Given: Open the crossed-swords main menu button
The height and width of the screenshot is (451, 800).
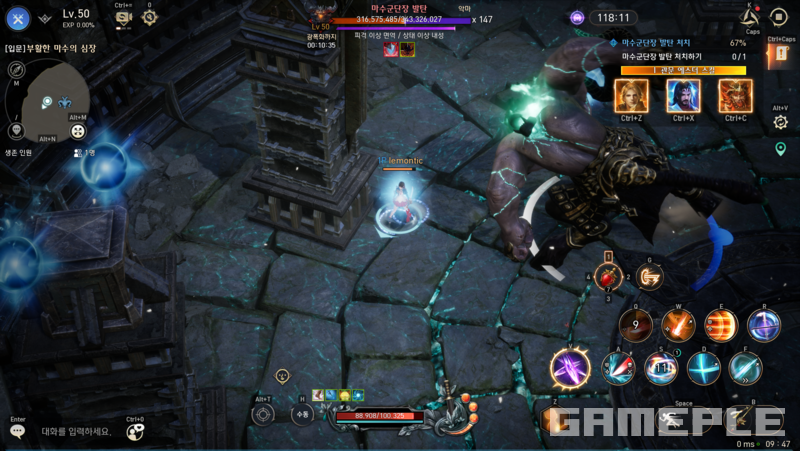Looking at the screenshot, I should point(18,18).
